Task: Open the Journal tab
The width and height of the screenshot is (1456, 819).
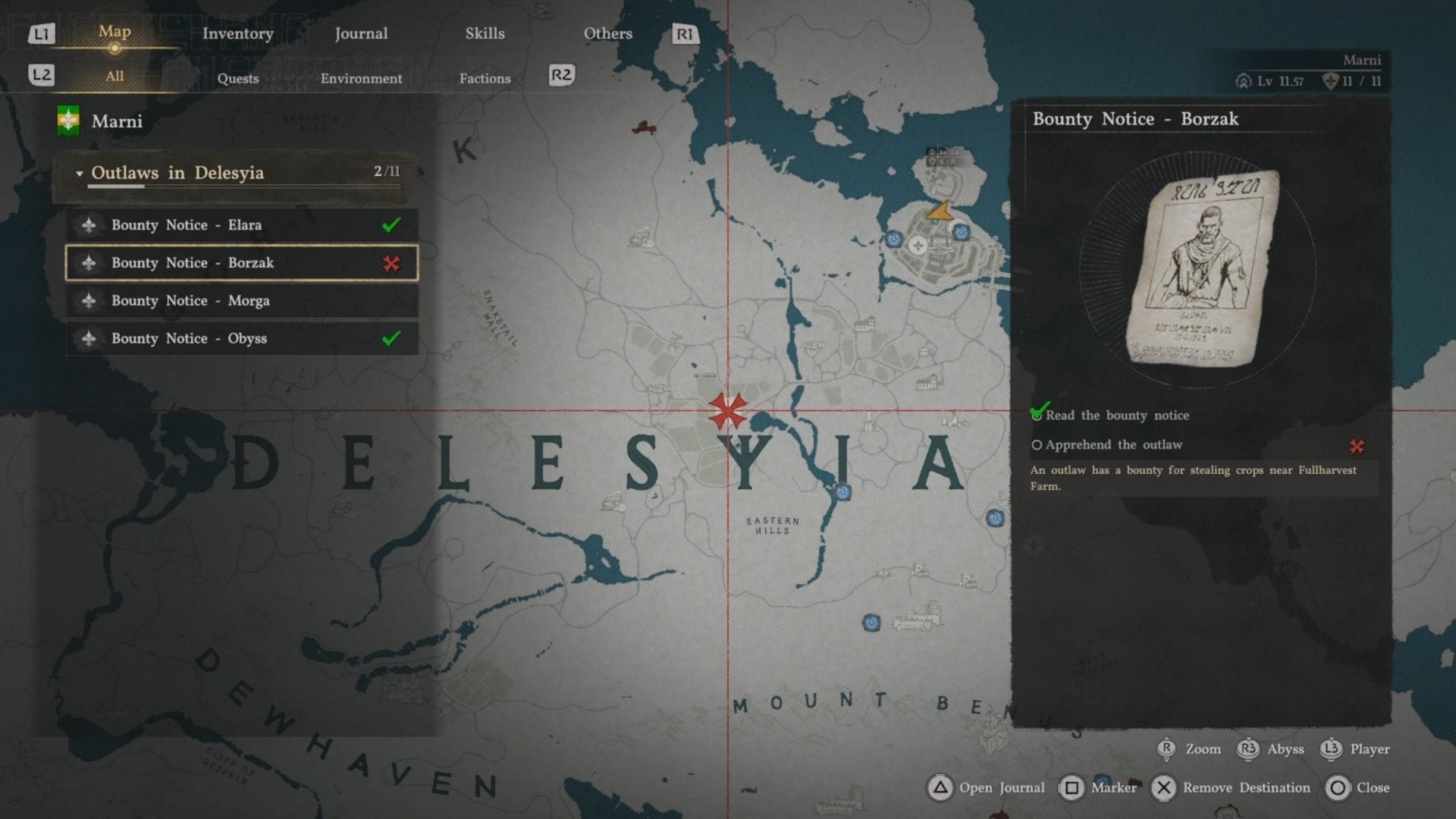Action: (361, 33)
